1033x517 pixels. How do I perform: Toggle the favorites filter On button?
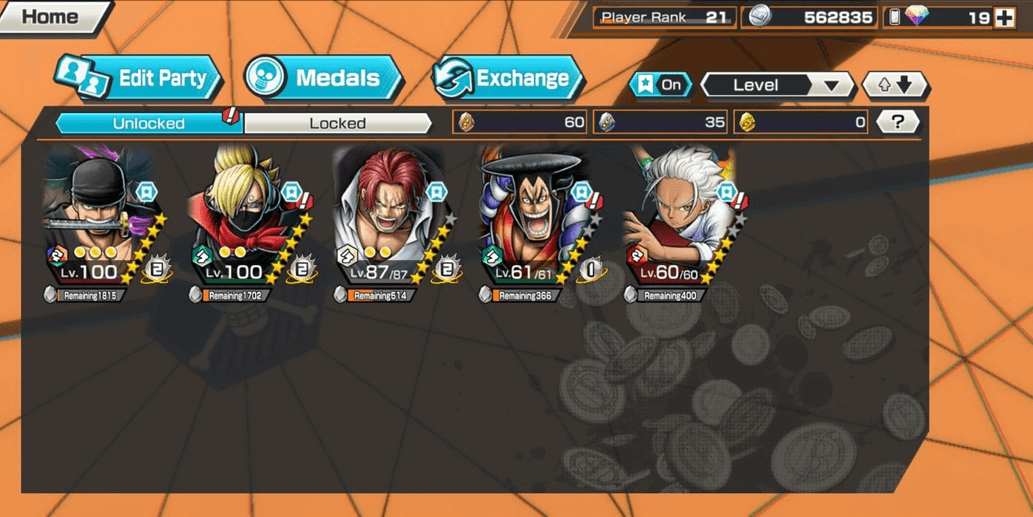pyautogui.click(x=661, y=85)
